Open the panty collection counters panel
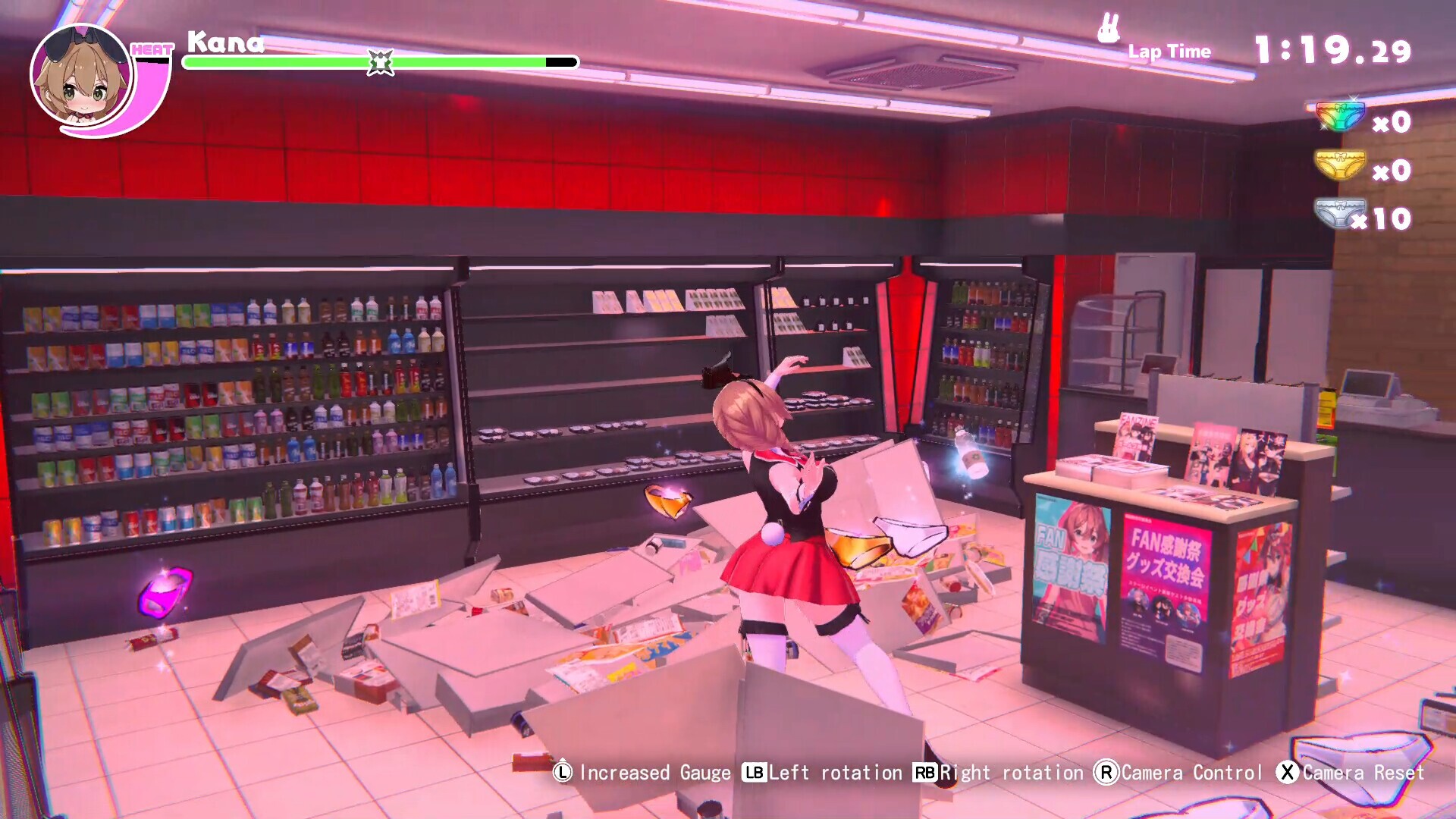This screenshot has width=1456, height=819. click(x=1357, y=167)
